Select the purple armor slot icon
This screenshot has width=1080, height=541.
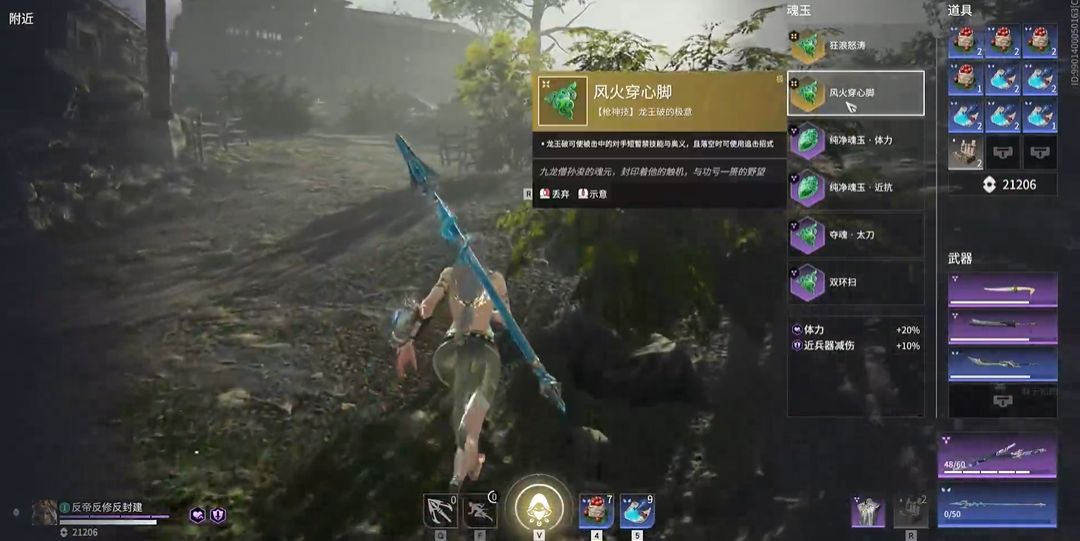click(867, 511)
